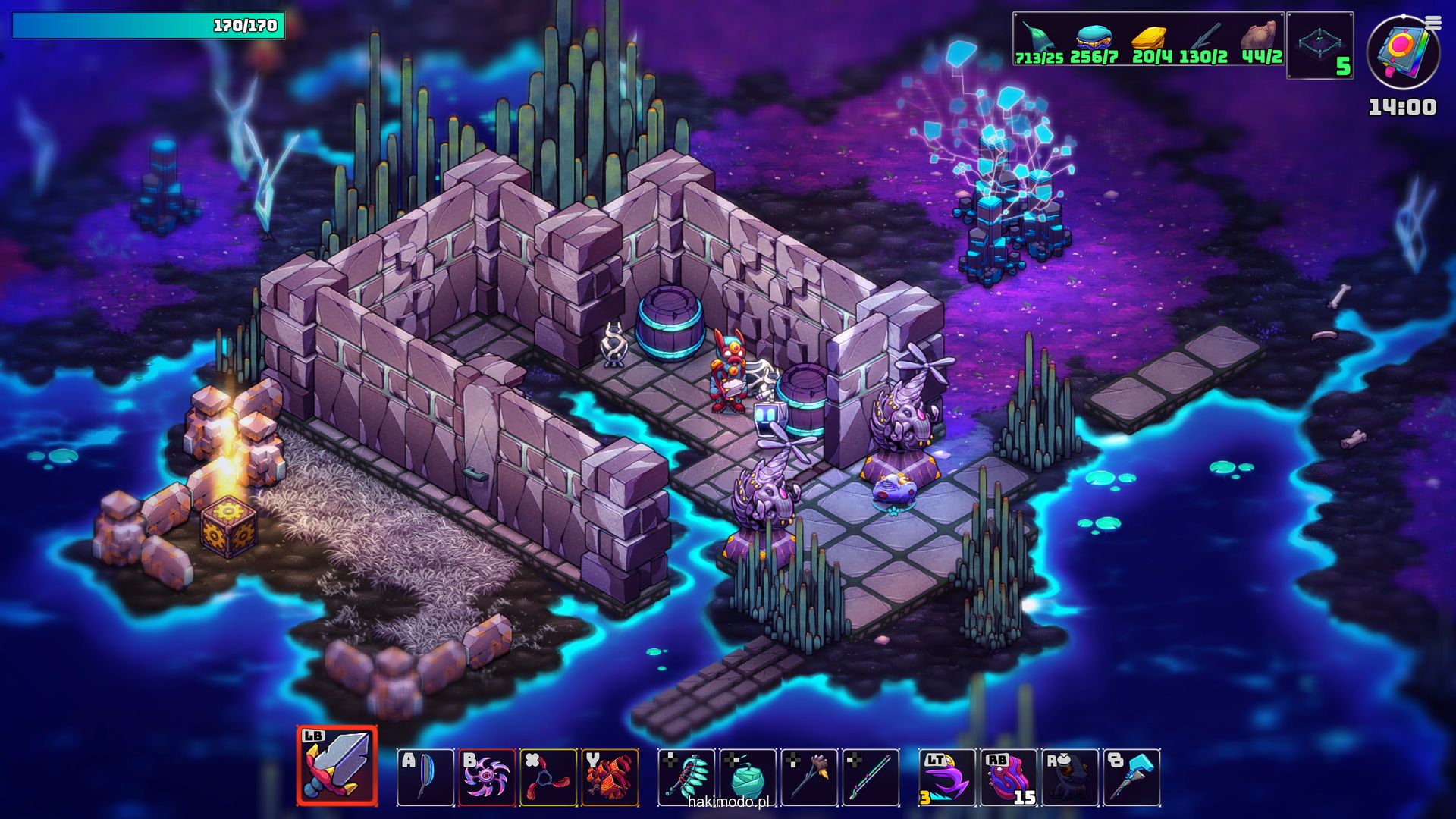The height and width of the screenshot is (819, 1456).
Task: Activate the purple spinning sawblade ability
Action: click(x=487, y=777)
